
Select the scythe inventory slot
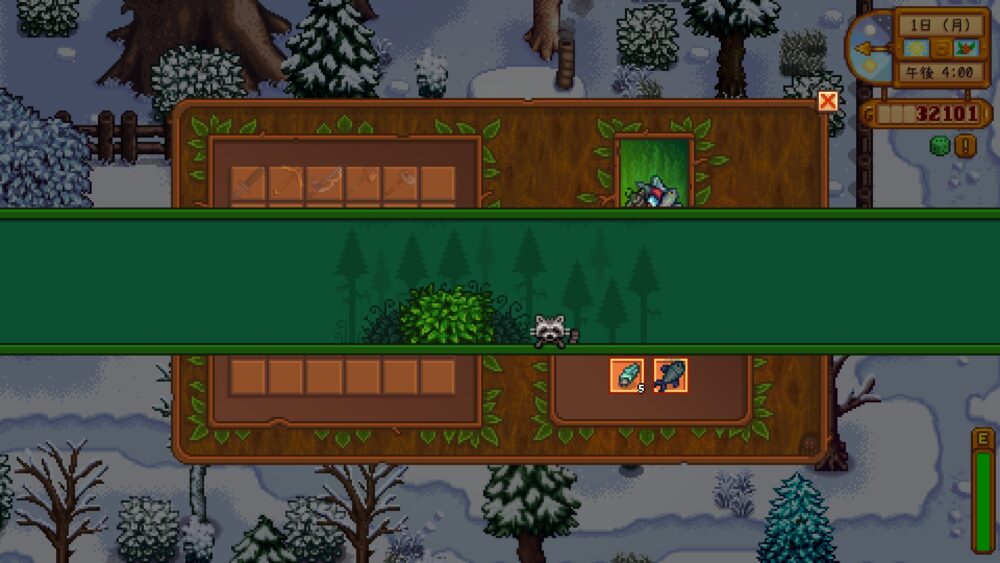(x=286, y=183)
